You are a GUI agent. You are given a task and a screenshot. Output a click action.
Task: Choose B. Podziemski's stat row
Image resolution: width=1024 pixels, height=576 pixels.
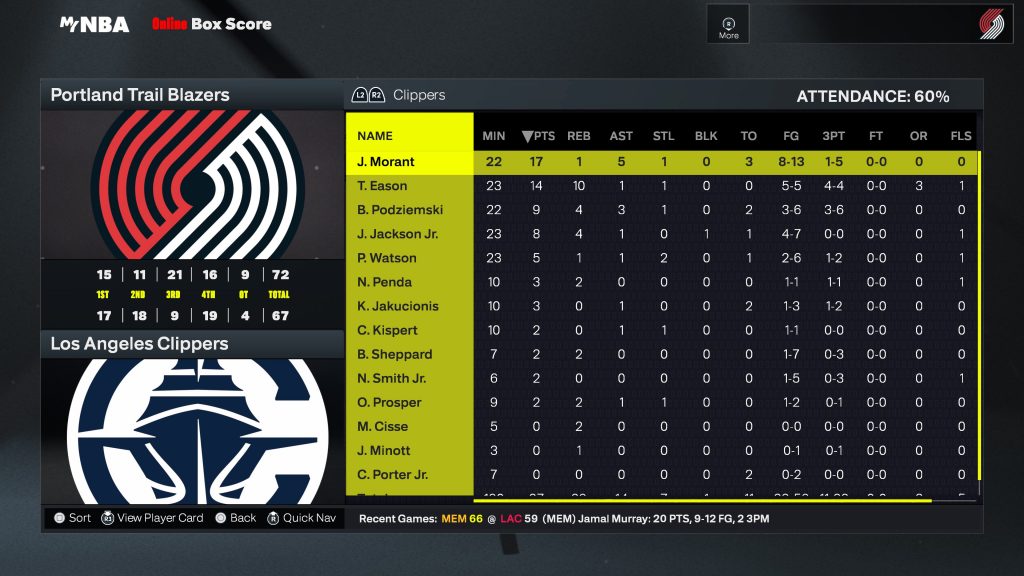coord(400,210)
